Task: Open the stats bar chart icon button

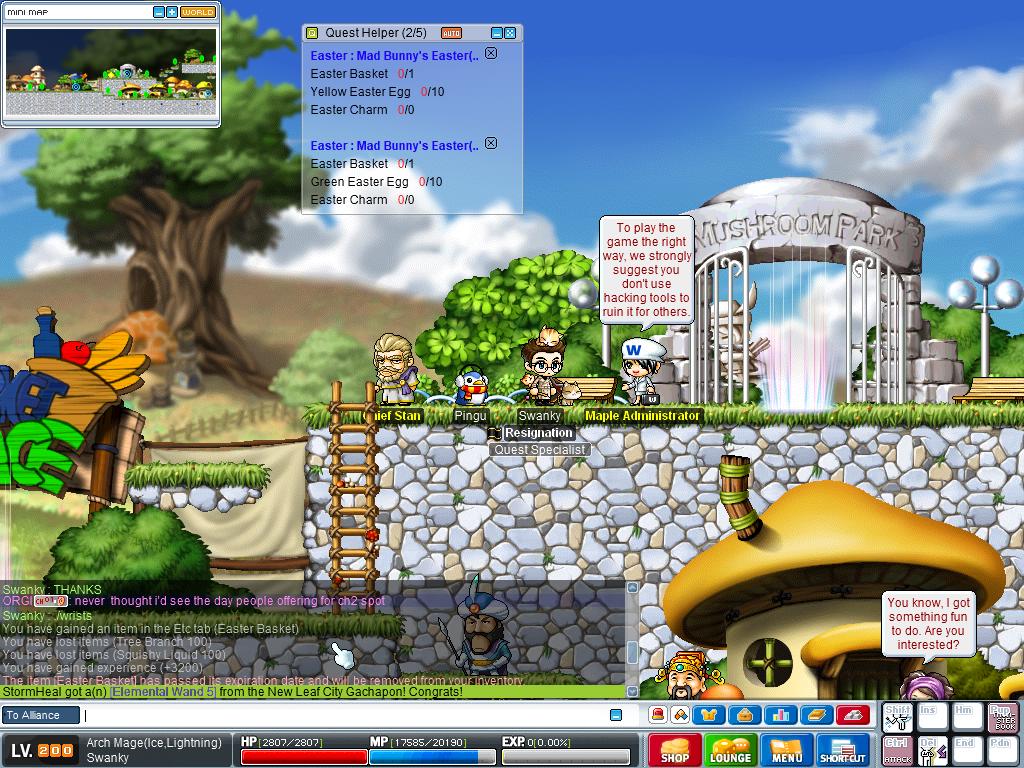Action: pos(780,715)
